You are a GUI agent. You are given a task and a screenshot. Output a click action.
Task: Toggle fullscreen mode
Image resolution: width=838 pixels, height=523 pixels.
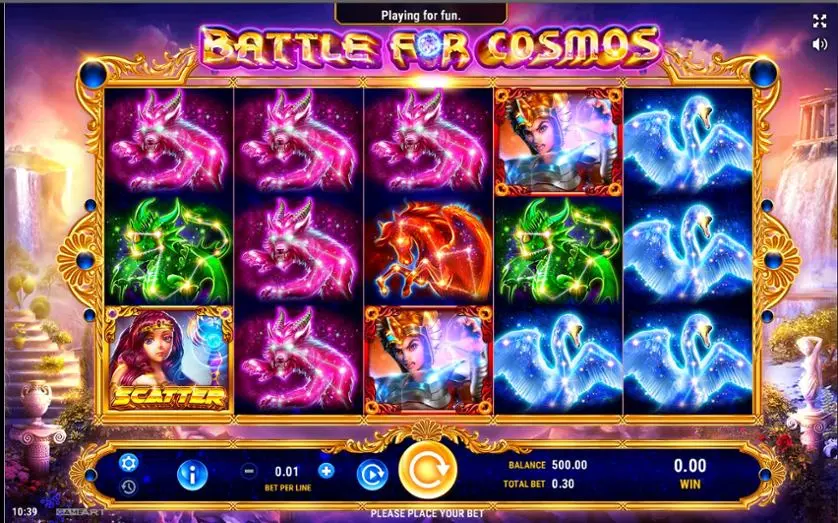(820, 21)
